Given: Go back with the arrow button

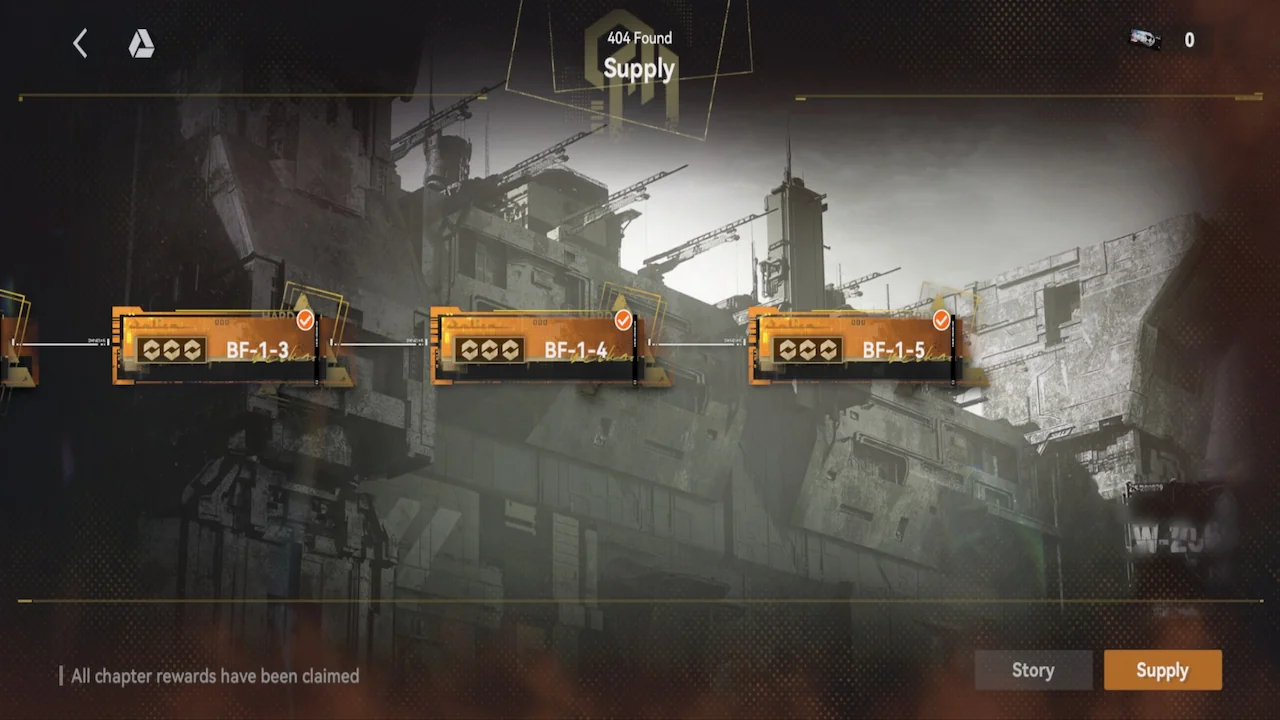Looking at the screenshot, I should 80,43.
